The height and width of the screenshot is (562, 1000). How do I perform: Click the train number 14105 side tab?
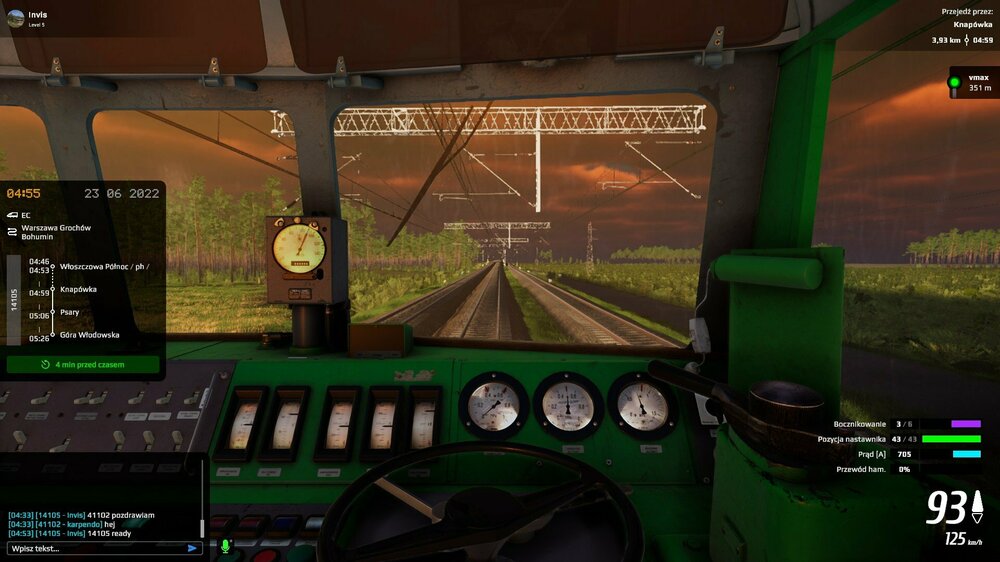[x=14, y=300]
